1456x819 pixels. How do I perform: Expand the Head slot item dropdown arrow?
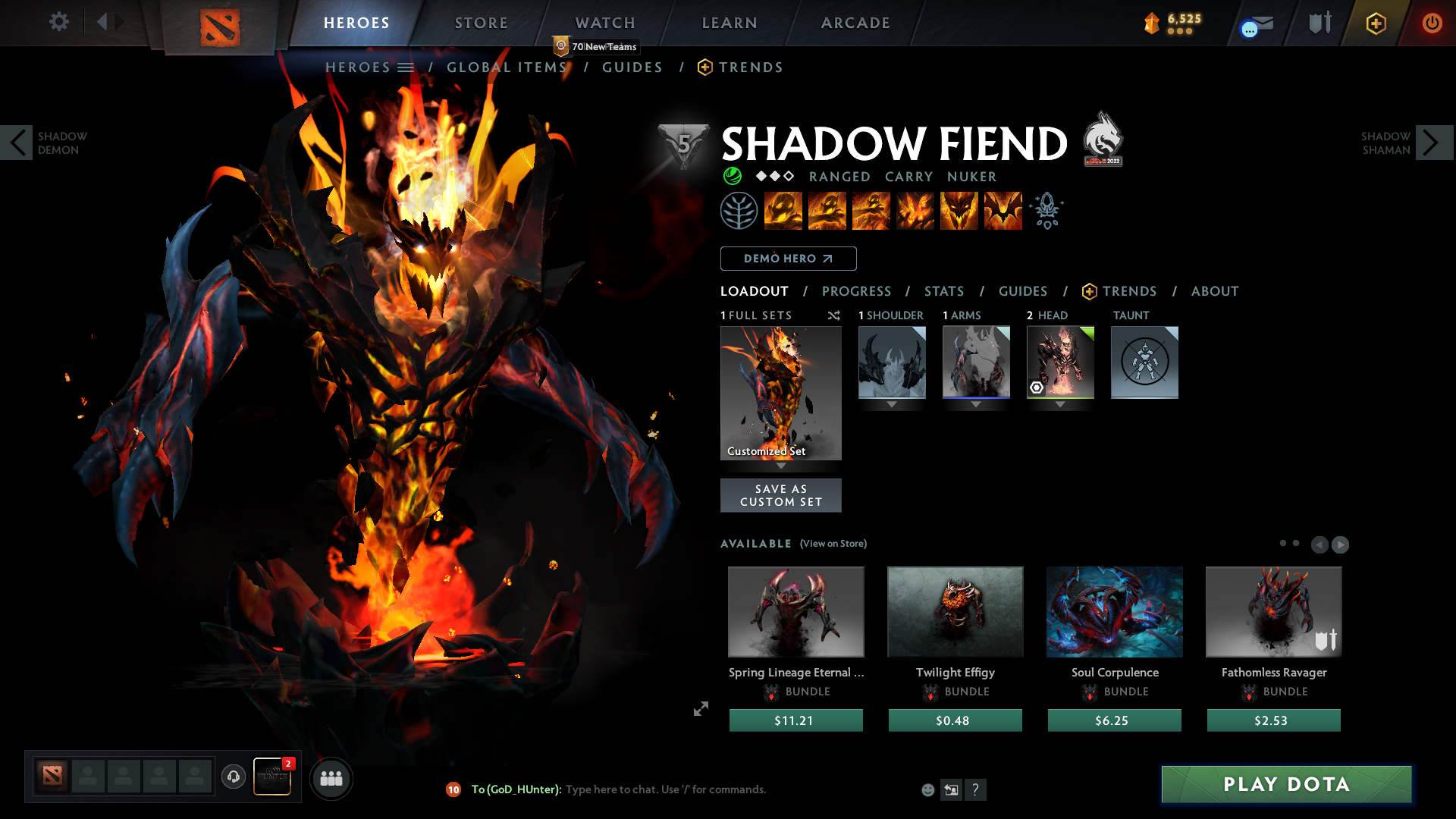[1059, 404]
